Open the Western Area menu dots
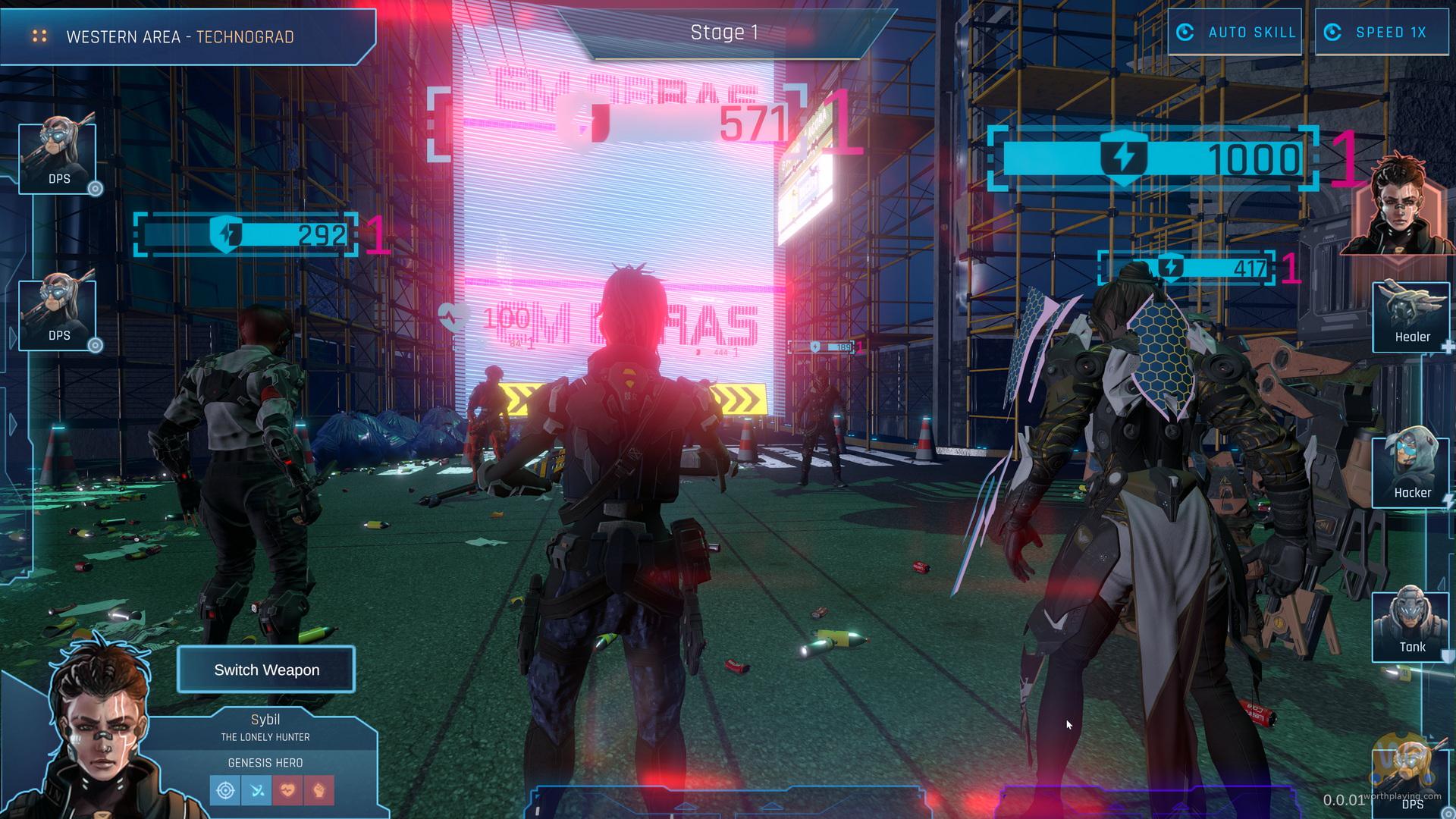The image size is (1456, 819). coord(39,36)
